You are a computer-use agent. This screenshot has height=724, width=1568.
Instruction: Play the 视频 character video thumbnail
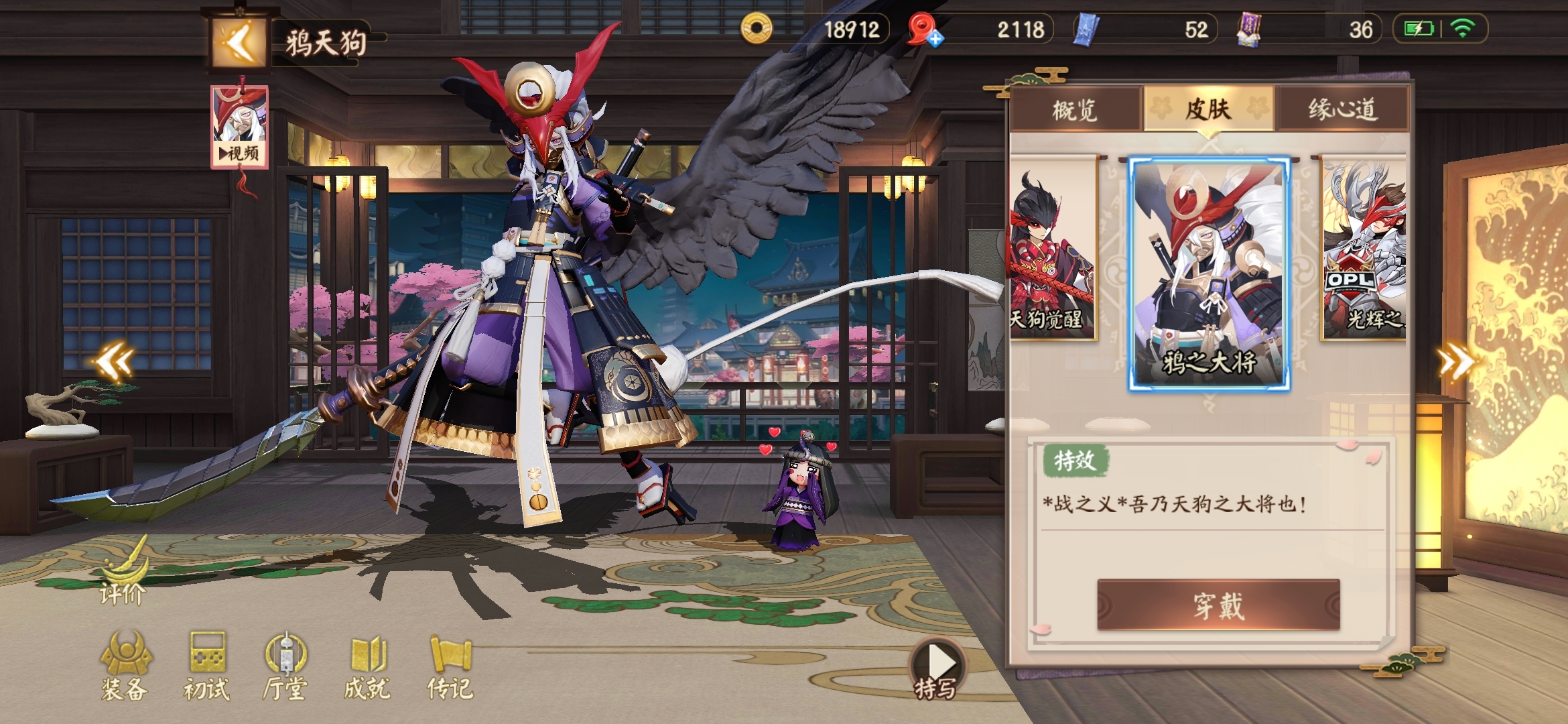239,126
